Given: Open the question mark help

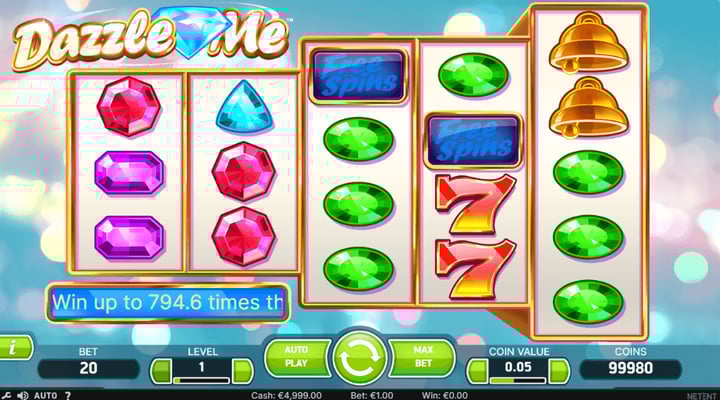Looking at the screenshot, I should 68,395.
